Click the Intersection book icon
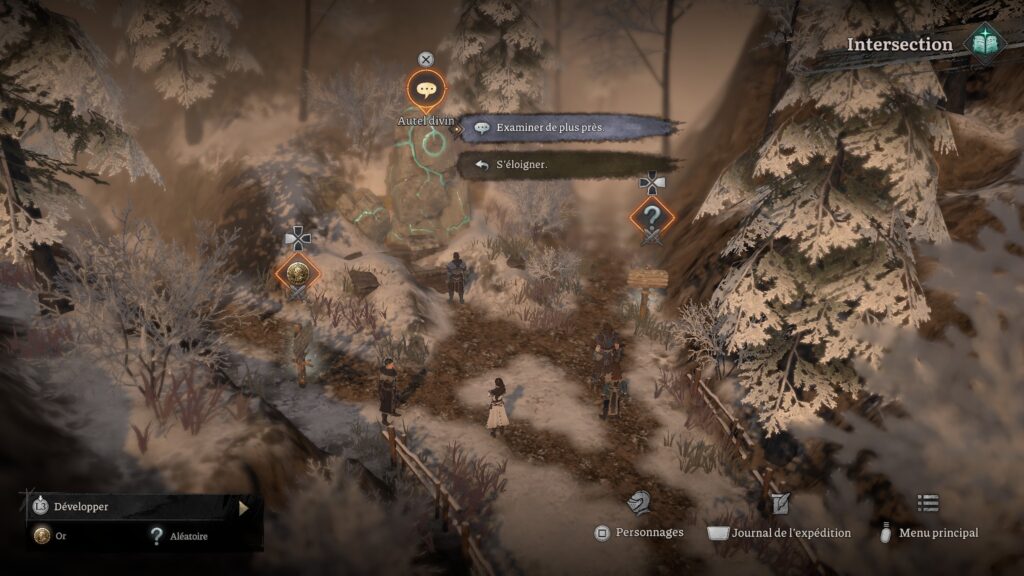 click(983, 44)
